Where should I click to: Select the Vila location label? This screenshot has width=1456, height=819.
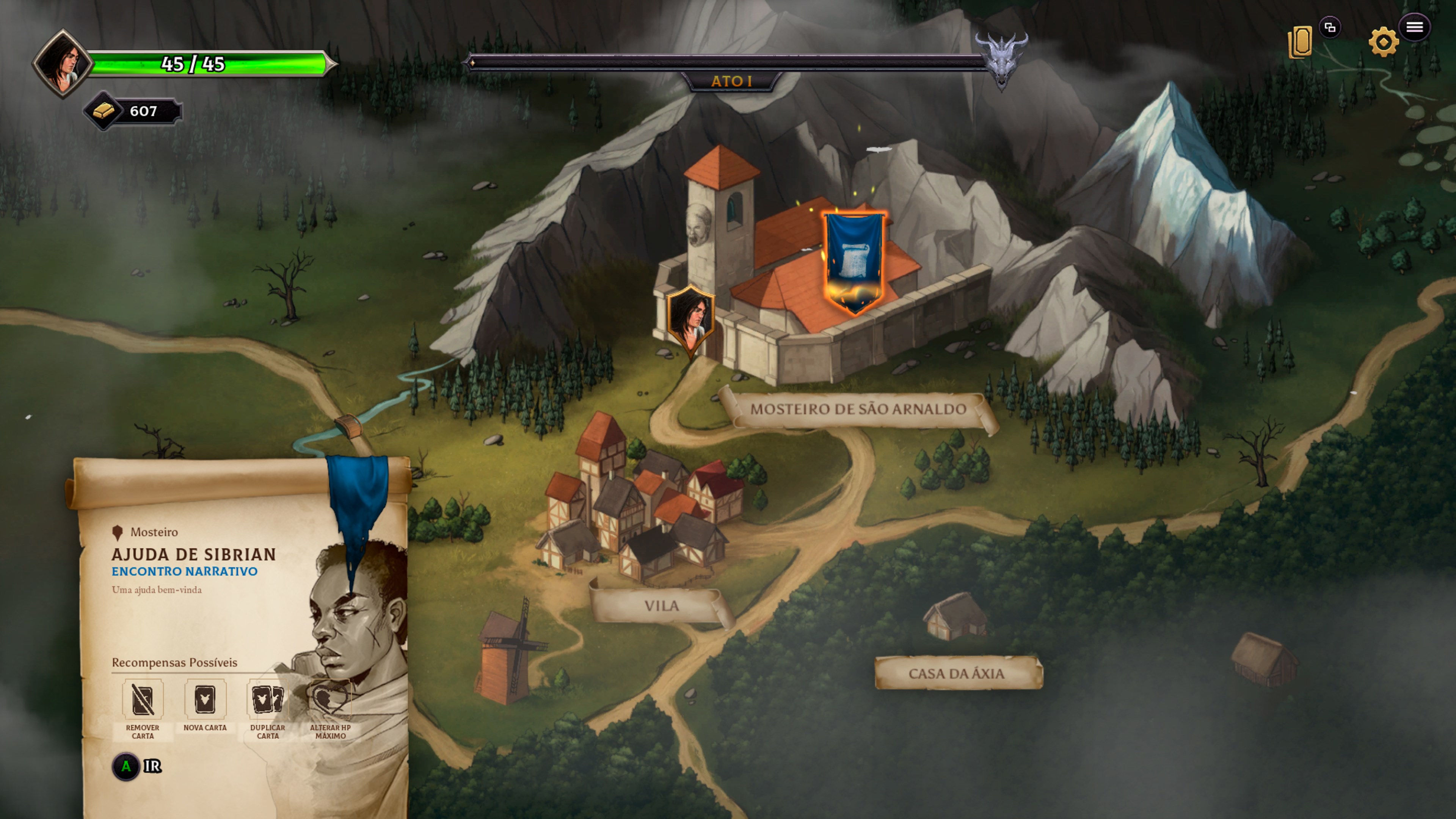pyautogui.click(x=661, y=606)
